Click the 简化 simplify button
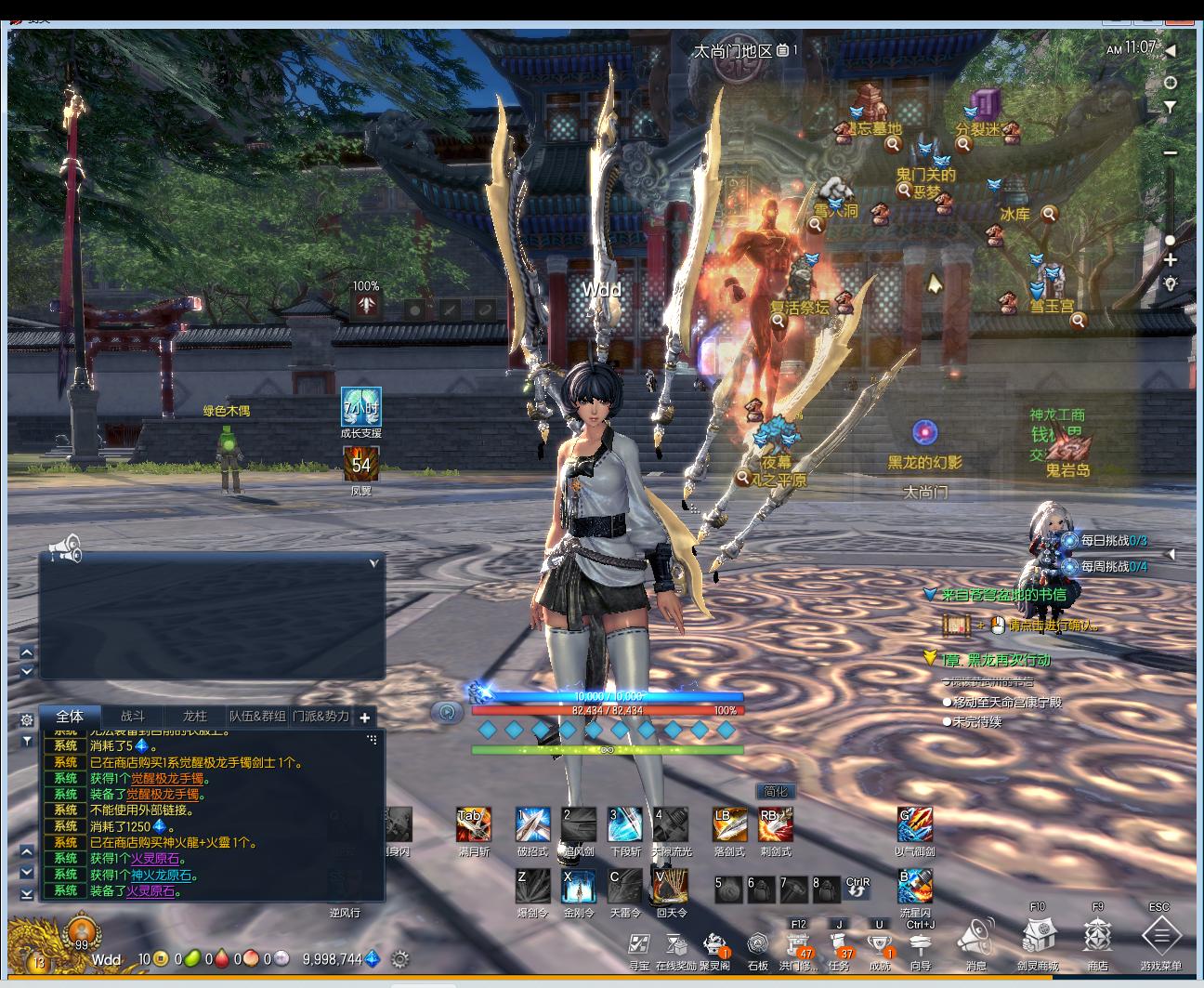This screenshot has height=988, width=1204. (x=775, y=791)
